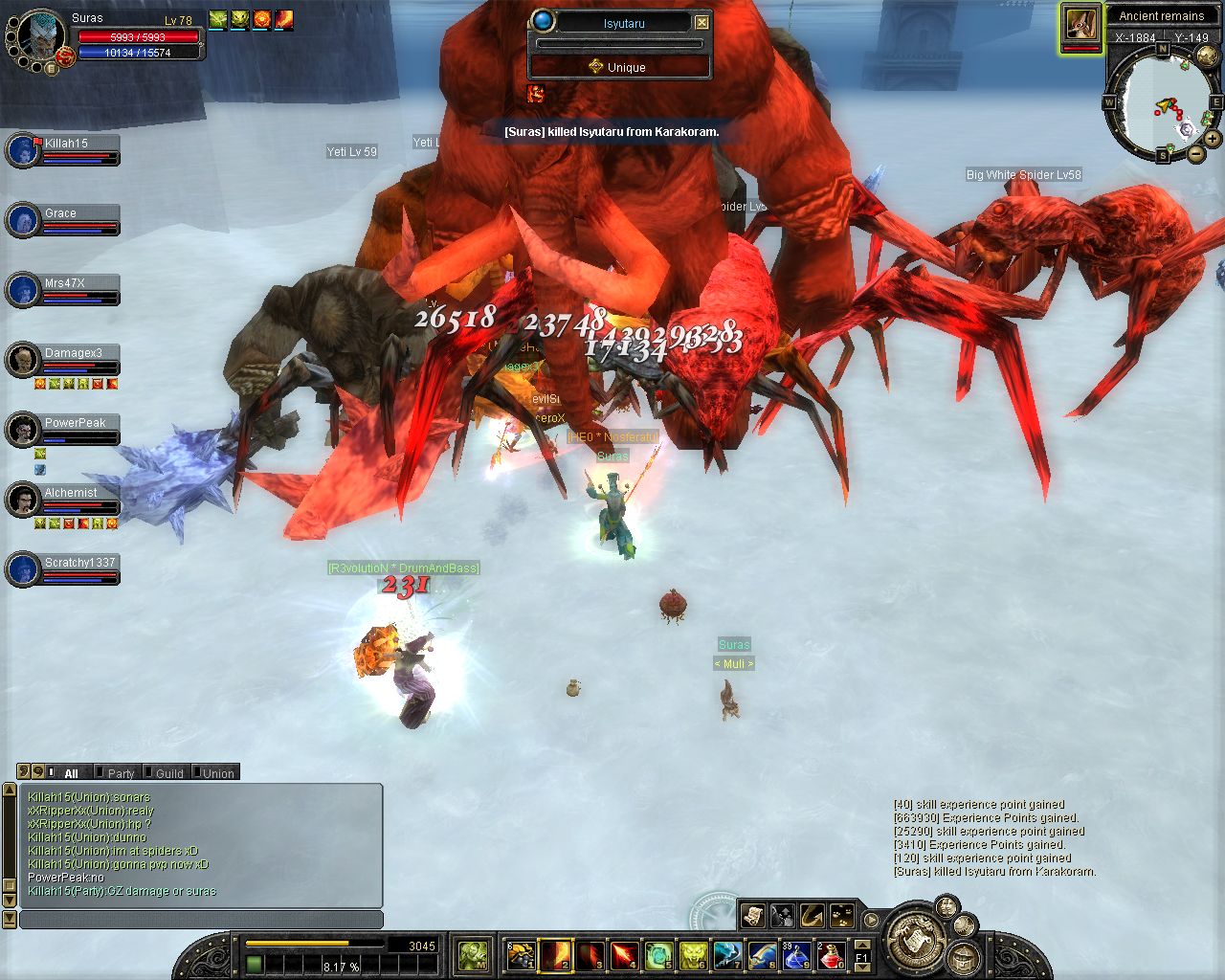Switch chat to the Party tab
1225x980 pixels.
120,773
